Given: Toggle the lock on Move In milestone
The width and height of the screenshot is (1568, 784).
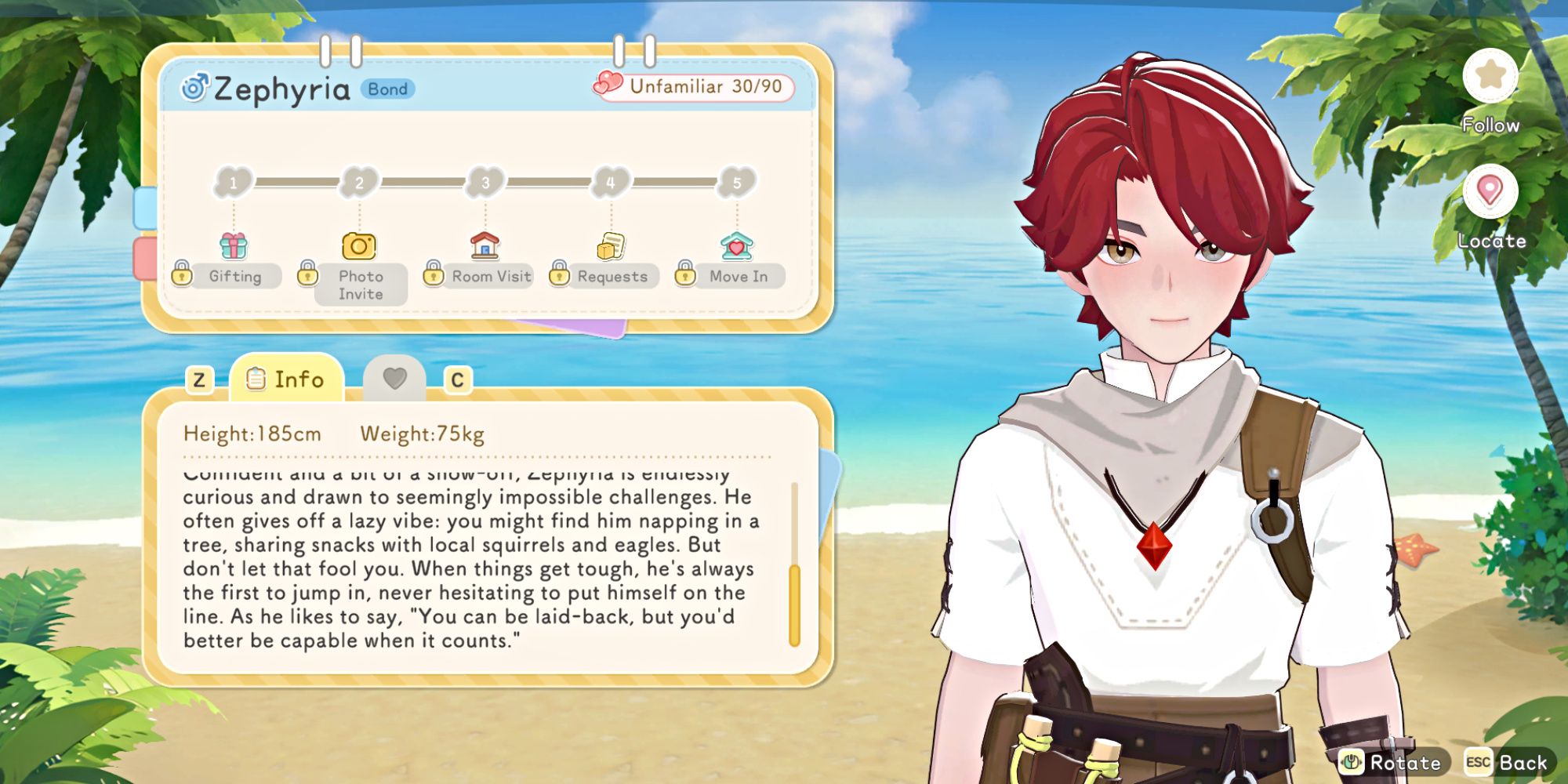Looking at the screenshot, I should tap(684, 276).
